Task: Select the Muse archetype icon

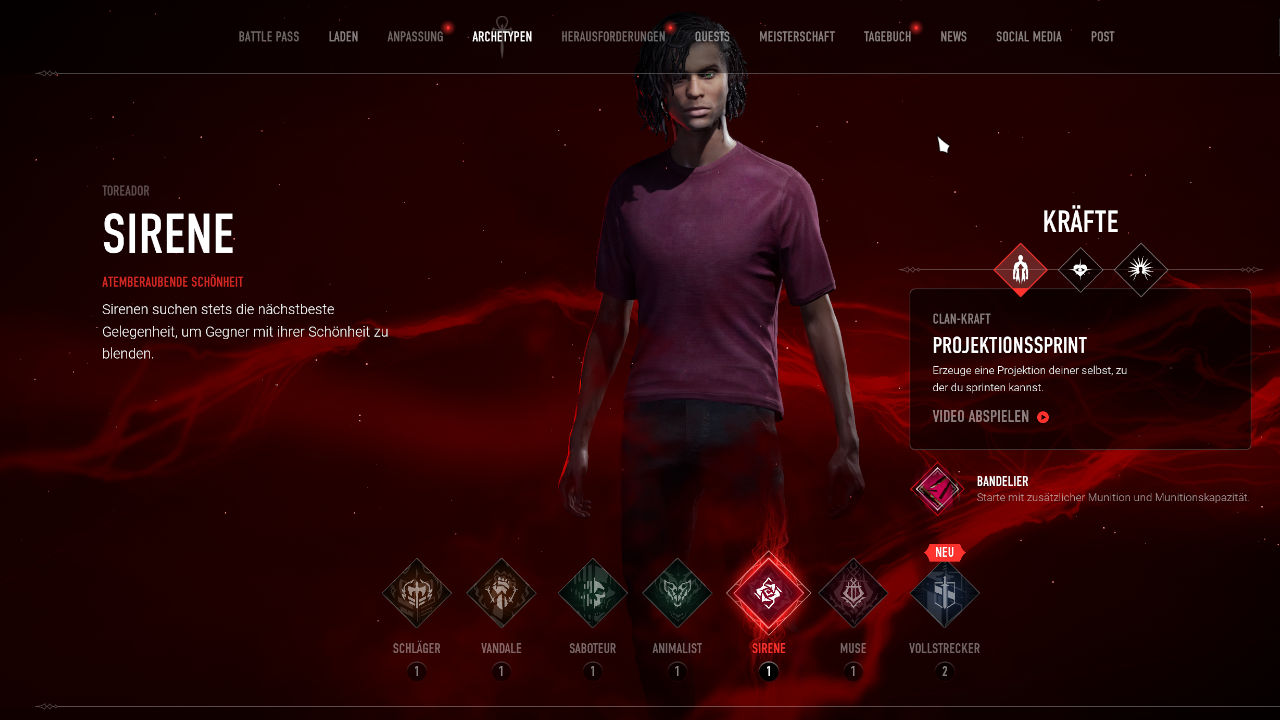Action: point(853,593)
